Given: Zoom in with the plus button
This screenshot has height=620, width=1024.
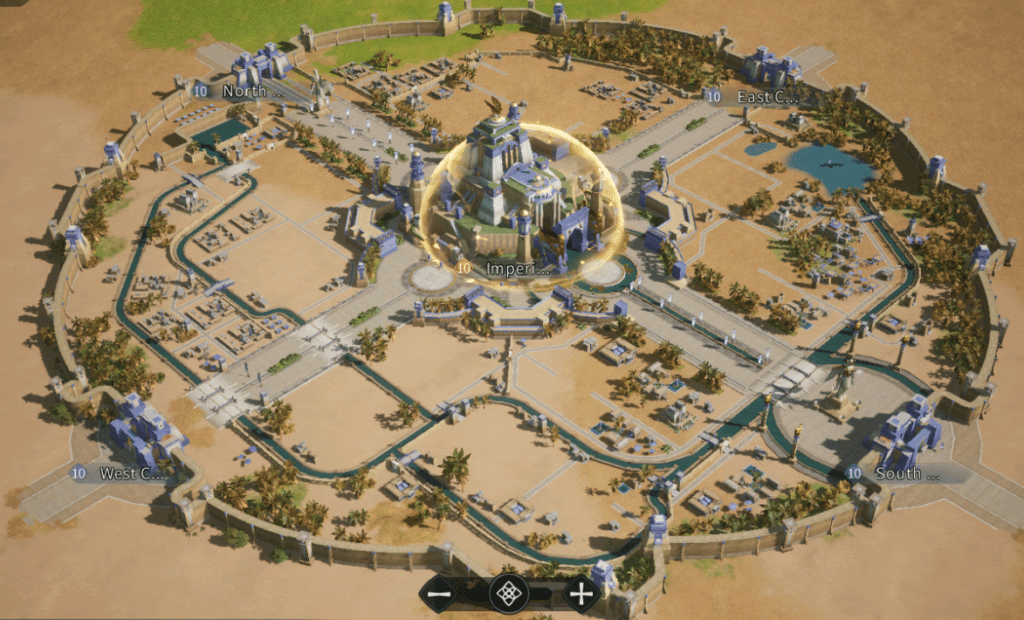Looking at the screenshot, I should (x=580, y=594).
